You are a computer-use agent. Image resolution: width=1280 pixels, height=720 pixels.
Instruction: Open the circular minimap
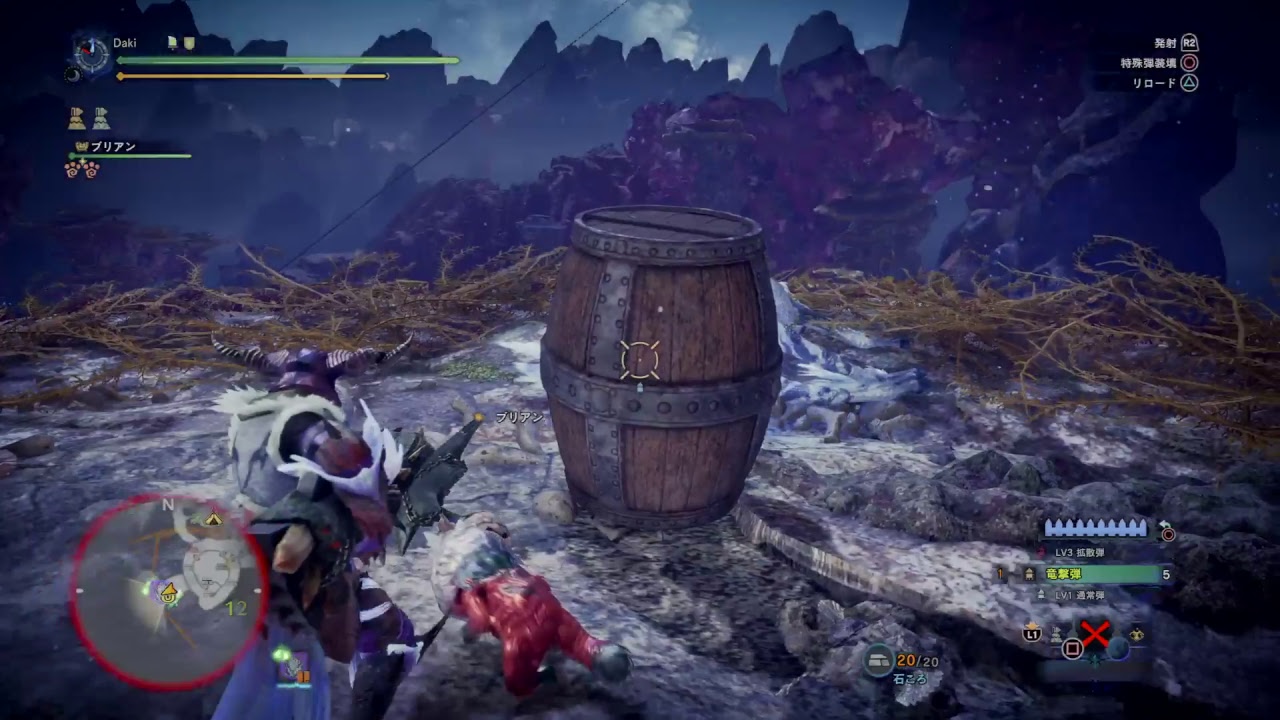pos(168,591)
